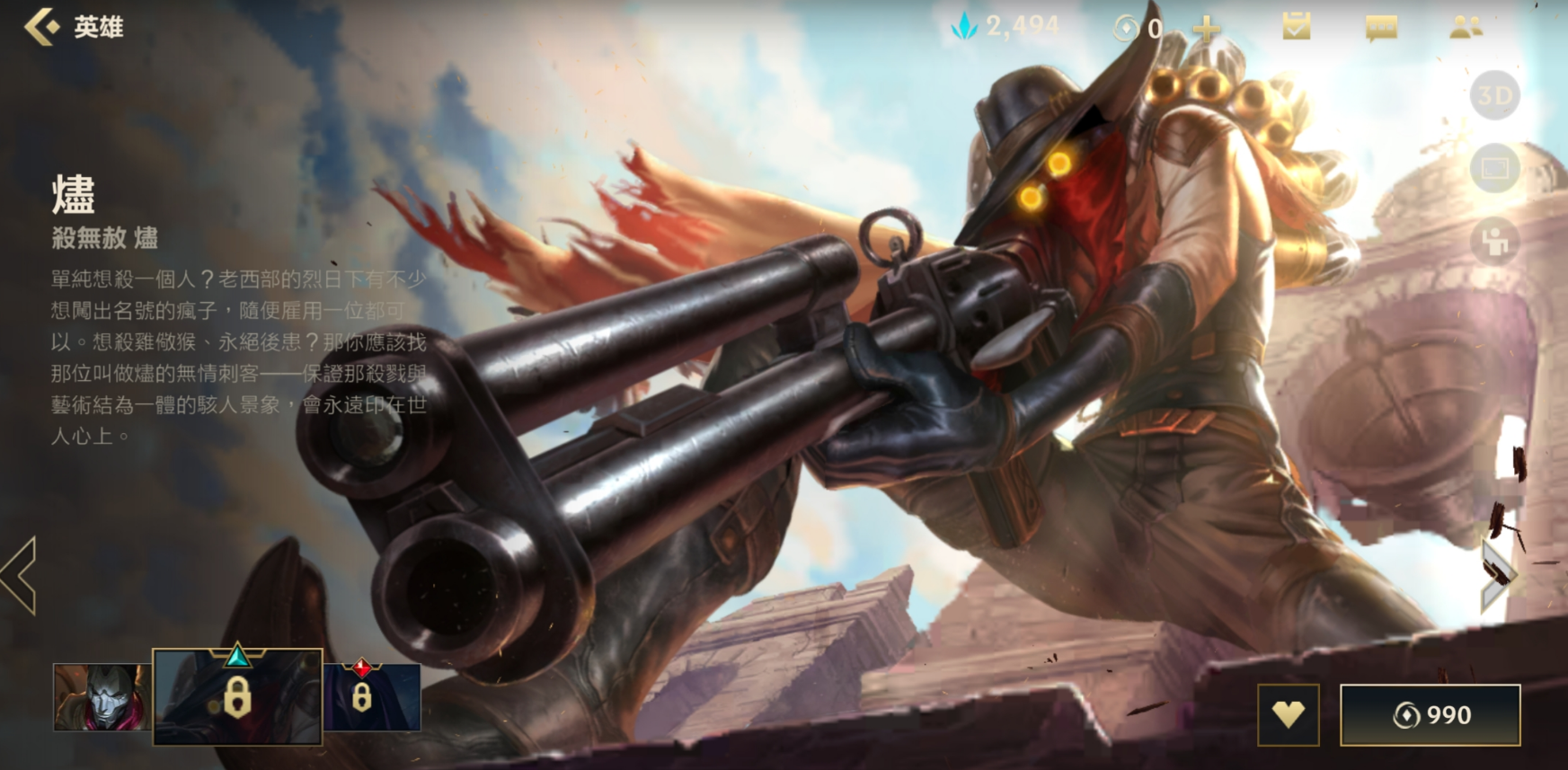
Task: Toggle the 3D model view
Action: 1494,95
